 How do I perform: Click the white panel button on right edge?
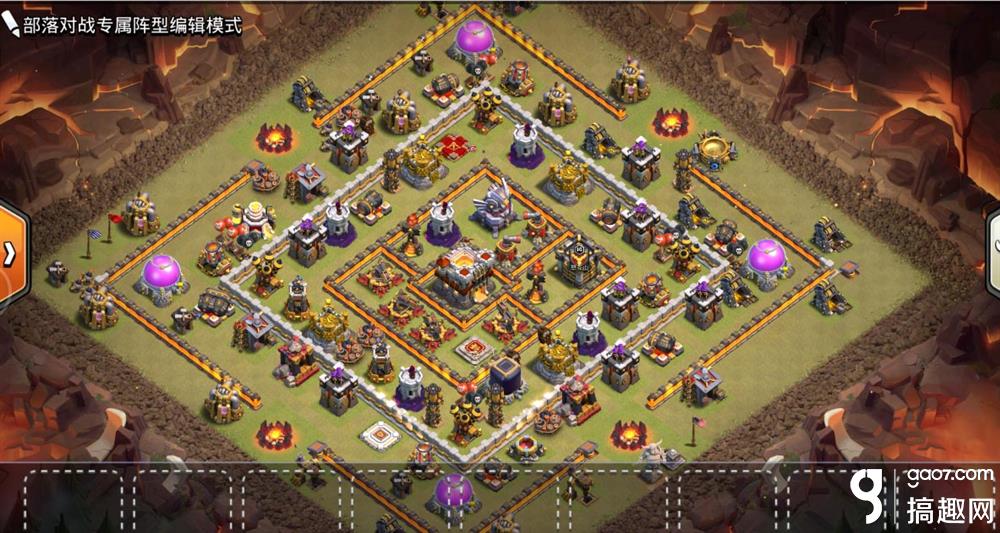(x=993, y=249)
